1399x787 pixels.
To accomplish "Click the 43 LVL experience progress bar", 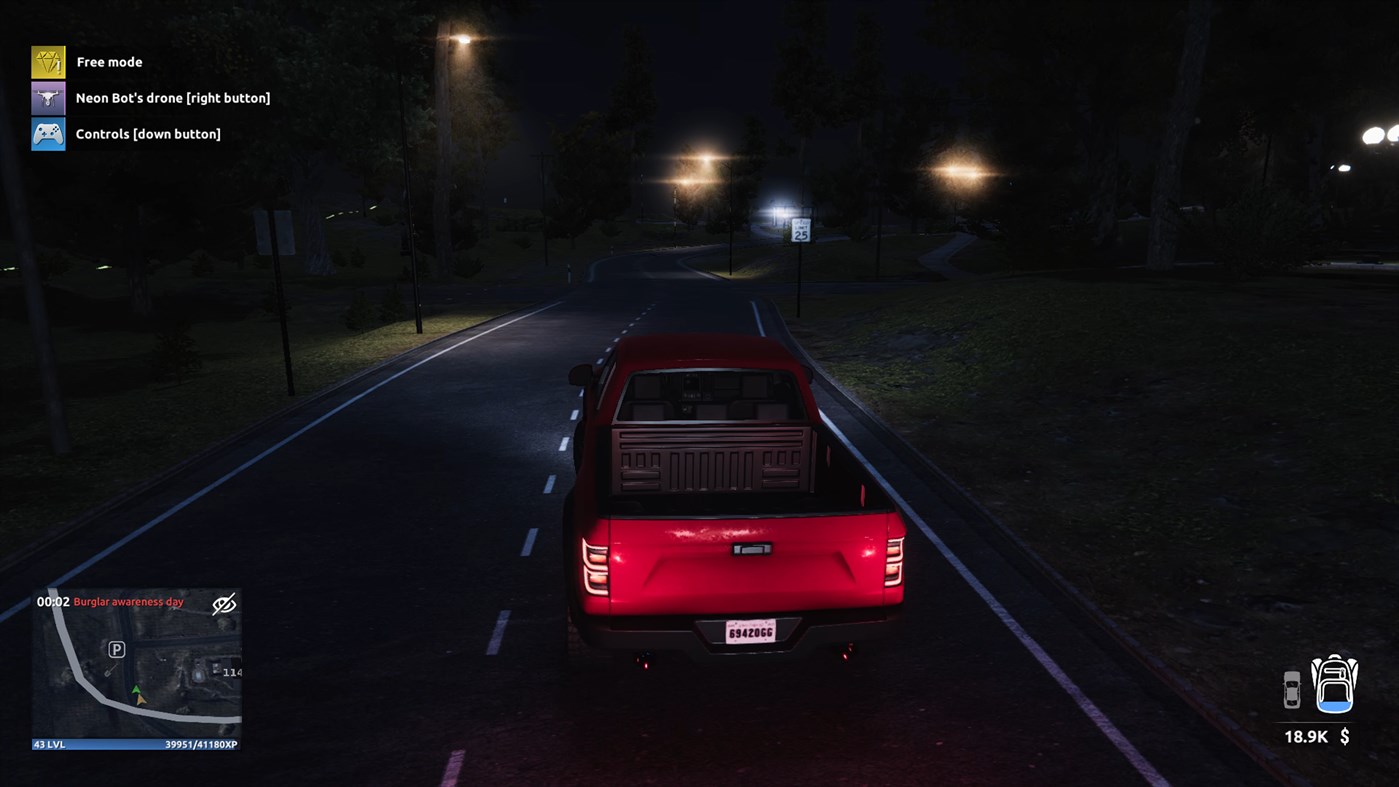I will pyautogui.click(x=137, y=742).
